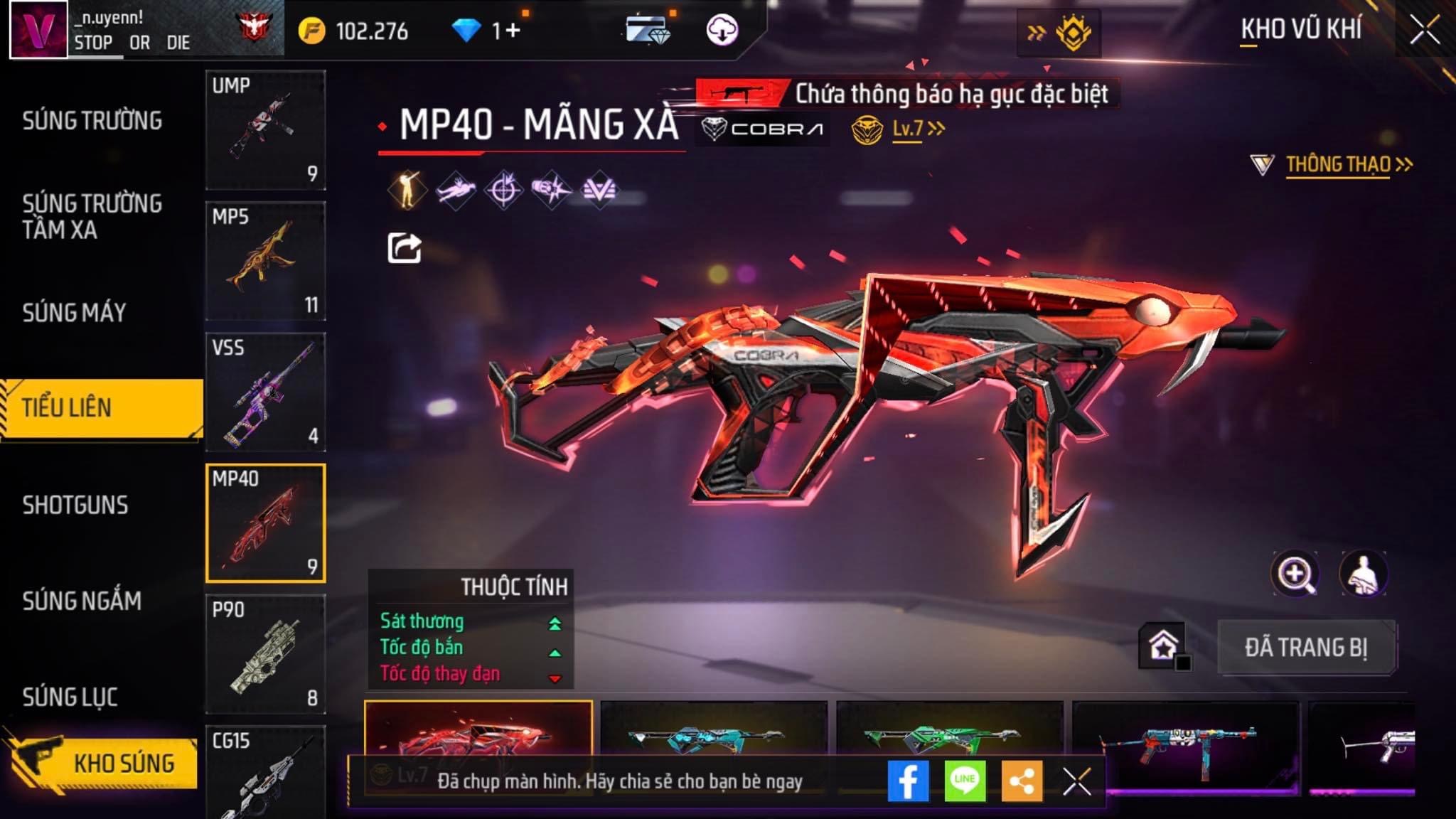Click the Đã Trang Bị button

(1306, 648)
